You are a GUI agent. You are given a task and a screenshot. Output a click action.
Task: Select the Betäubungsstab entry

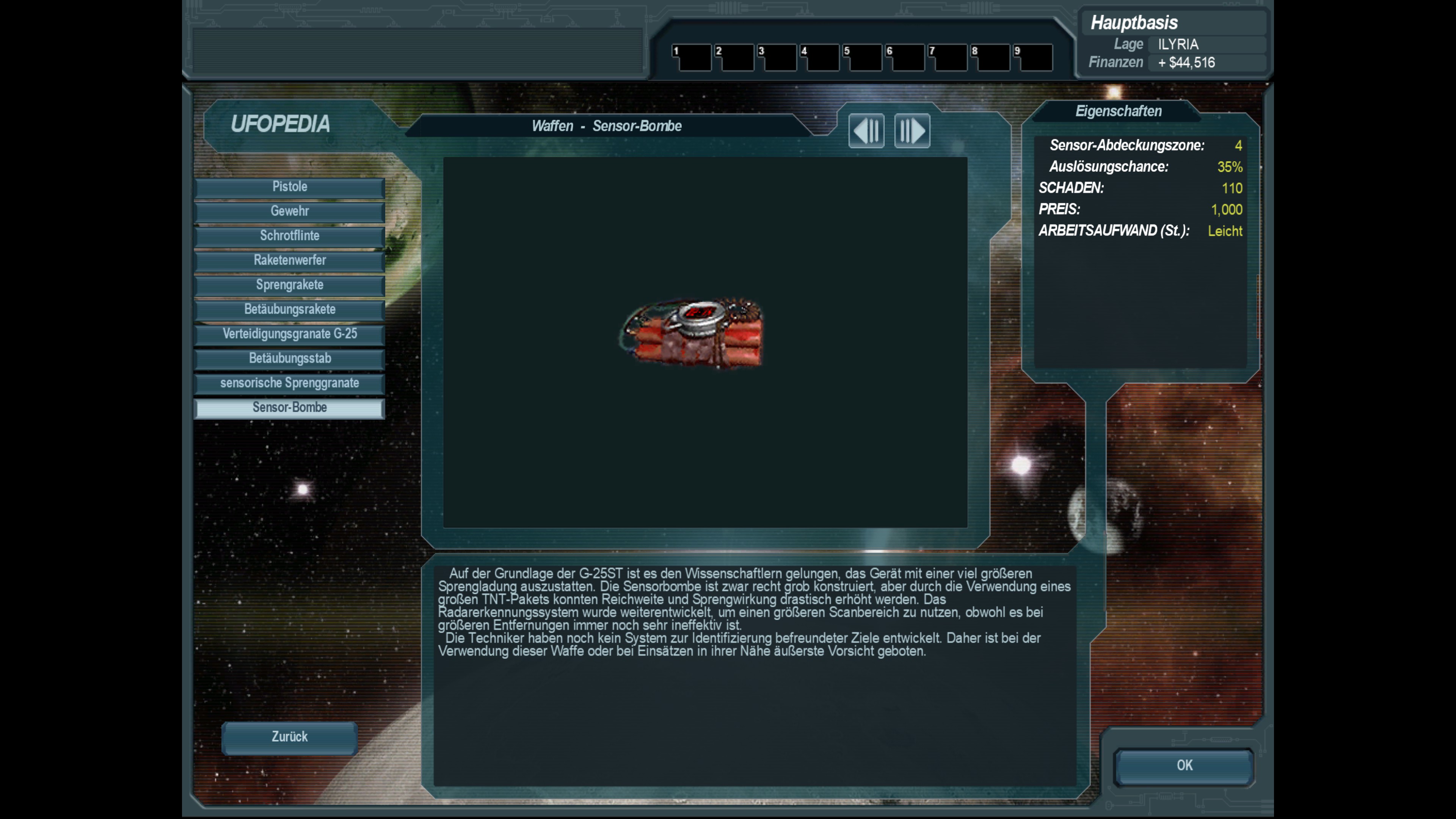[x=289, y=359]
